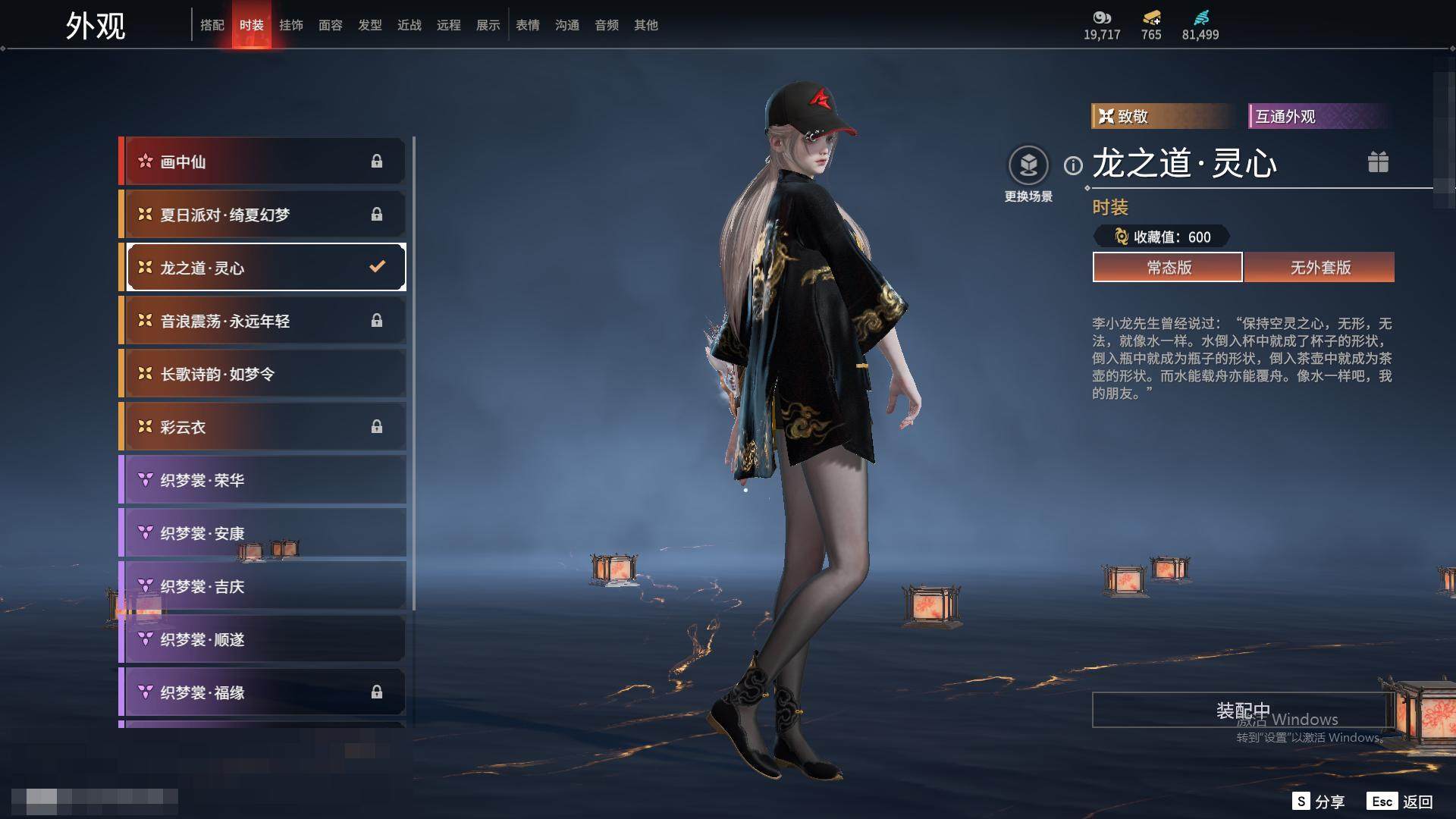The width and height of the screenshot is (1456, 819).
Task: Select the 面容 face tab
Action: tap(331, 25)
